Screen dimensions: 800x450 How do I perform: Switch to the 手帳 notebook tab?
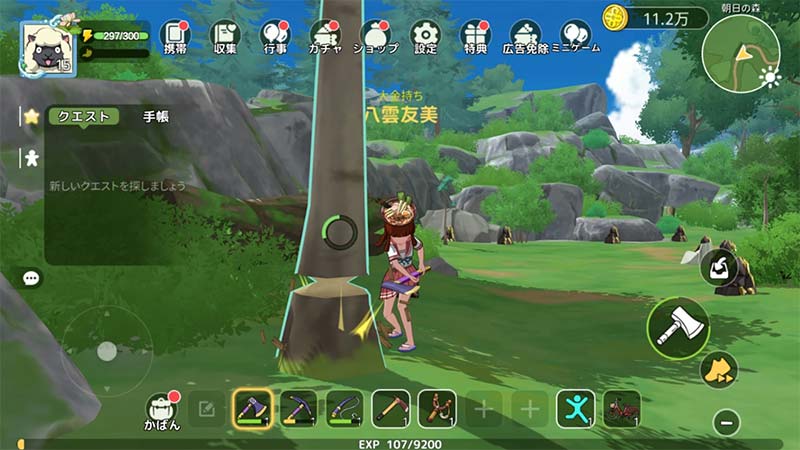(x=156, y=116)
